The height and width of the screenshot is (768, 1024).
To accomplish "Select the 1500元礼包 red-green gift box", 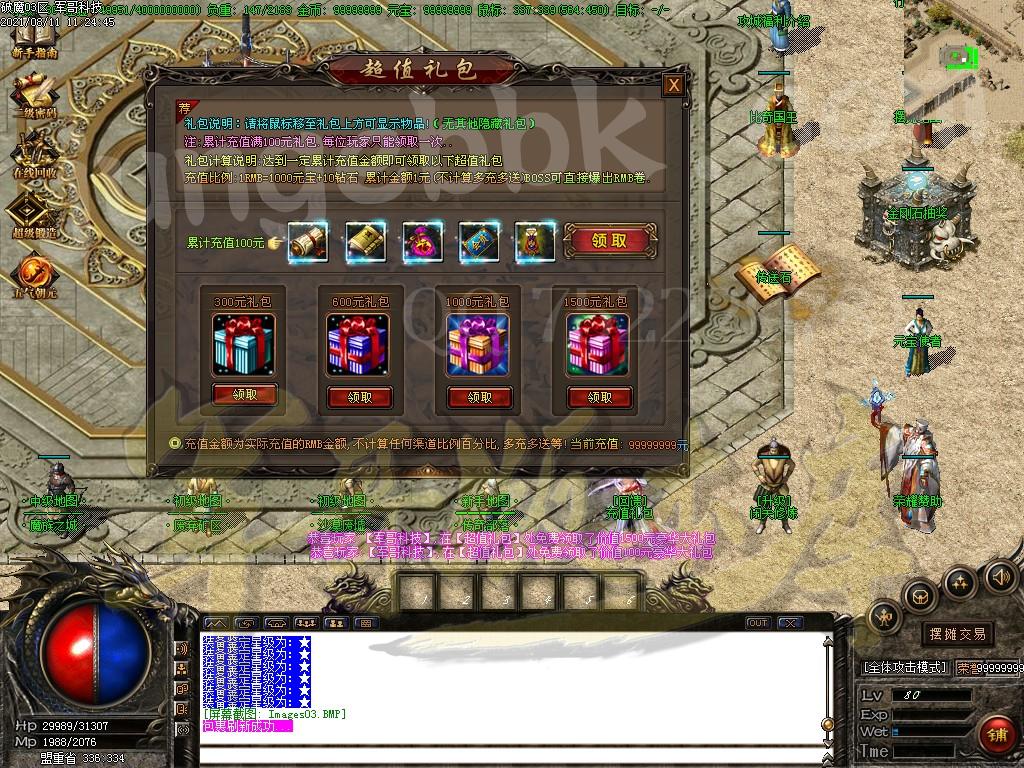I will pyautogui.click(x=598, y=345).
